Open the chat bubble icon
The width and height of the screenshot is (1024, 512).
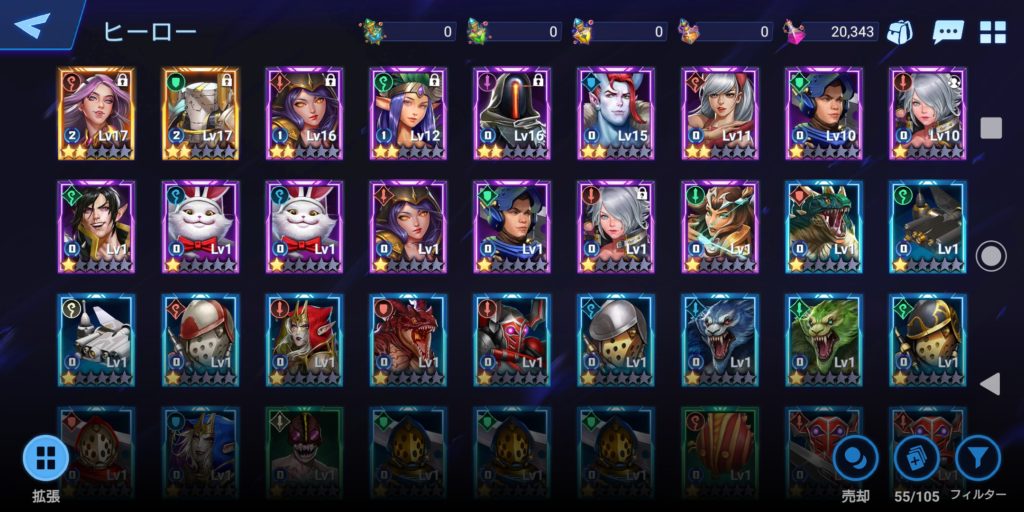pos(947,32)
